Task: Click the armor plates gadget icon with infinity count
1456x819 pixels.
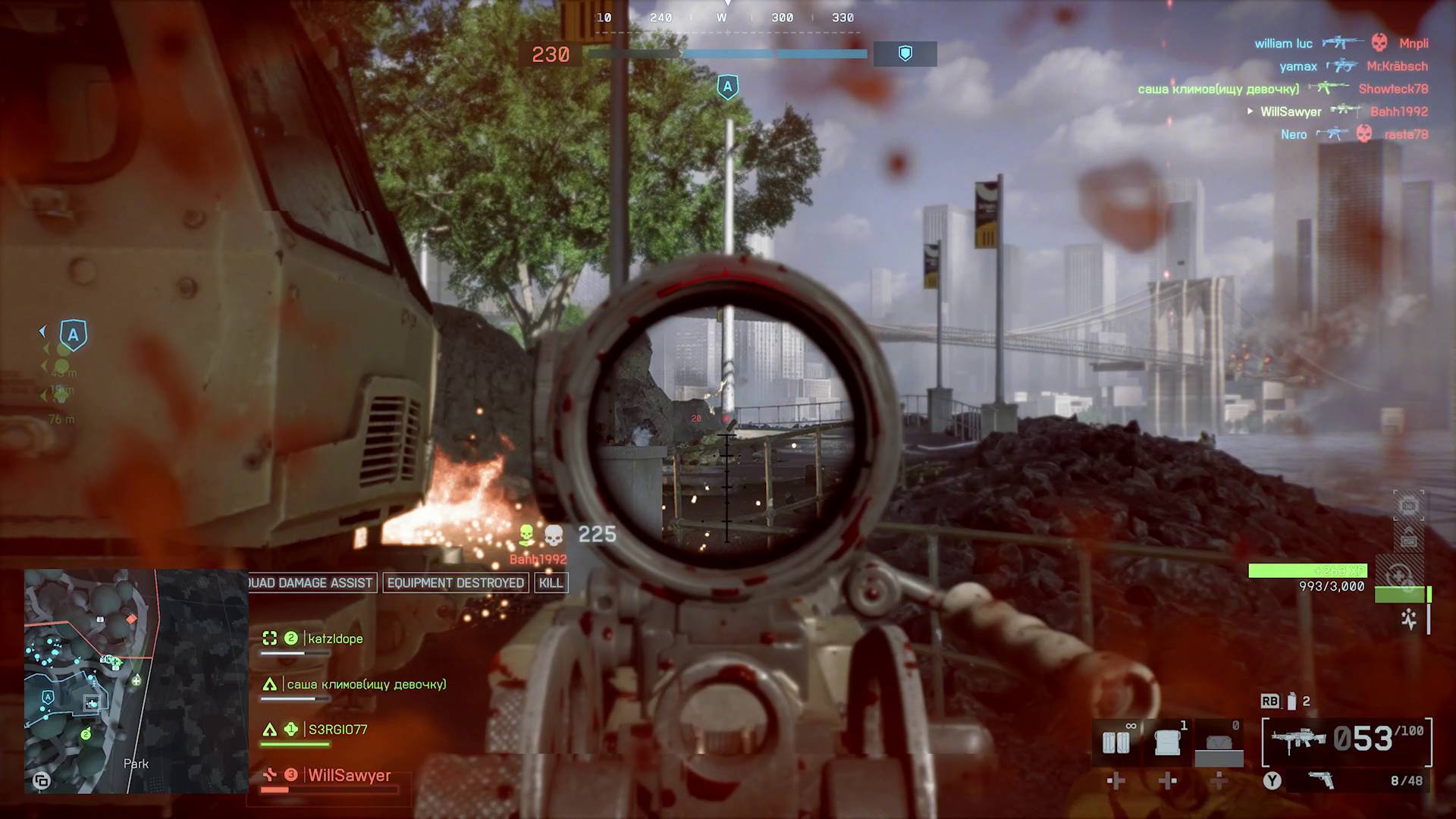Action: click(x=1116, y=741)
